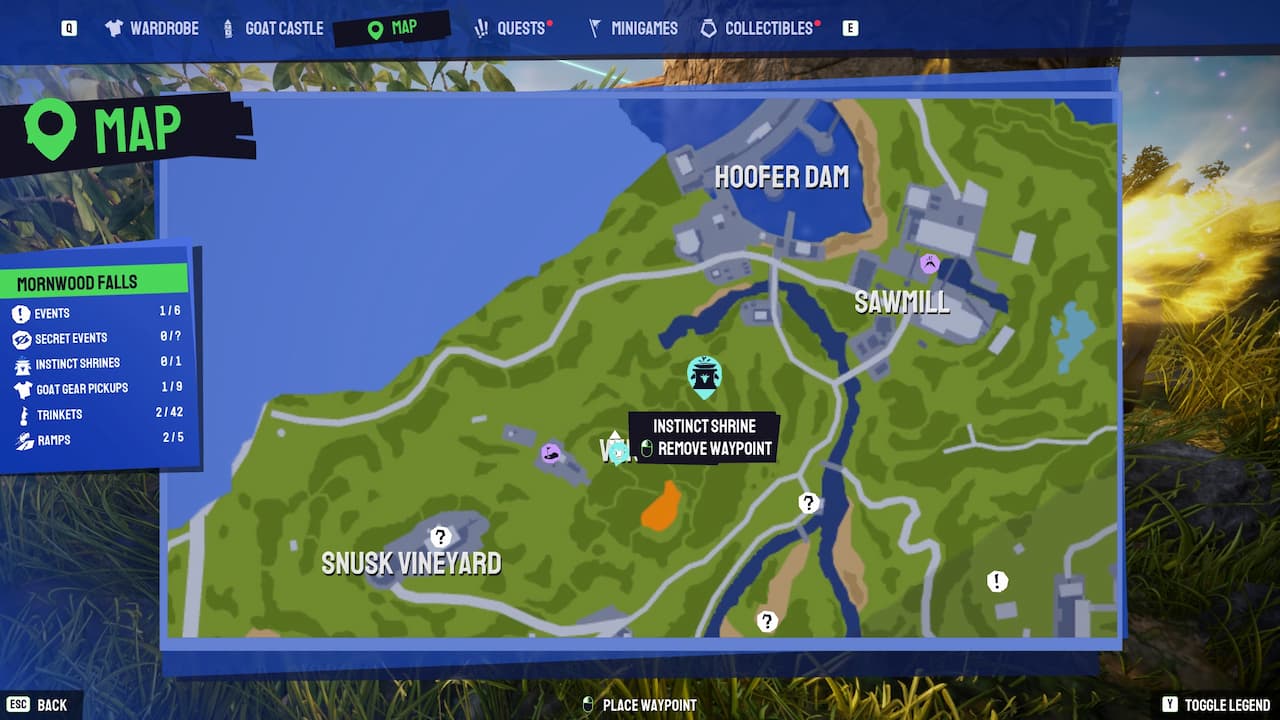Open the Quests tab

tap(511, 28)
